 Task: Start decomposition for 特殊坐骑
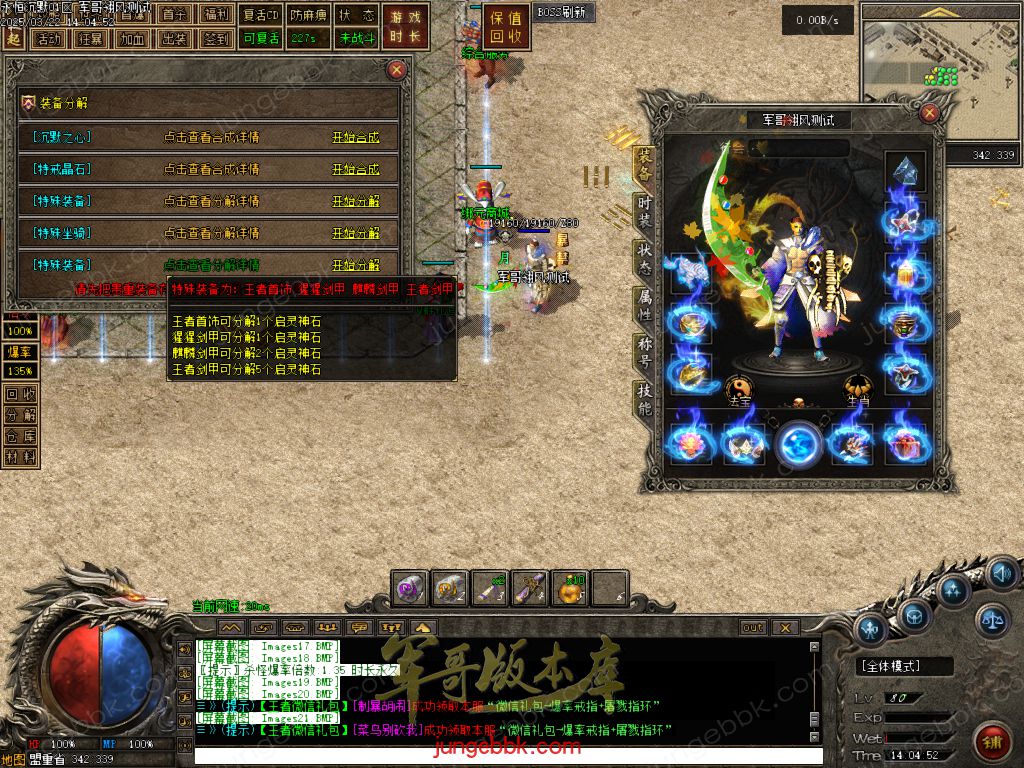356,234
